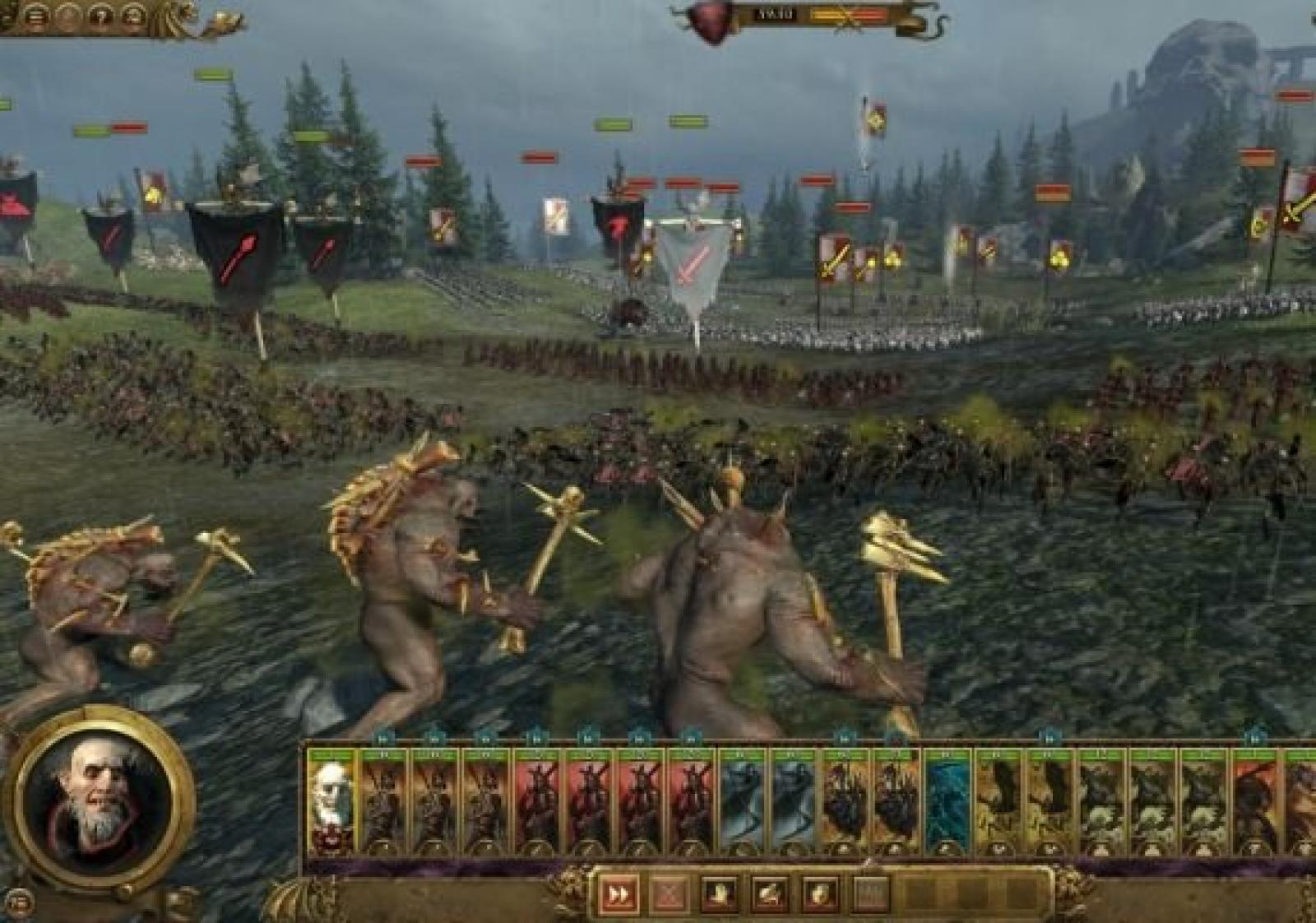Image resolution: width=1316 pixels, height=923 pixels.
Task: Open the menu button with three lines
Action: tap(35, 17)
